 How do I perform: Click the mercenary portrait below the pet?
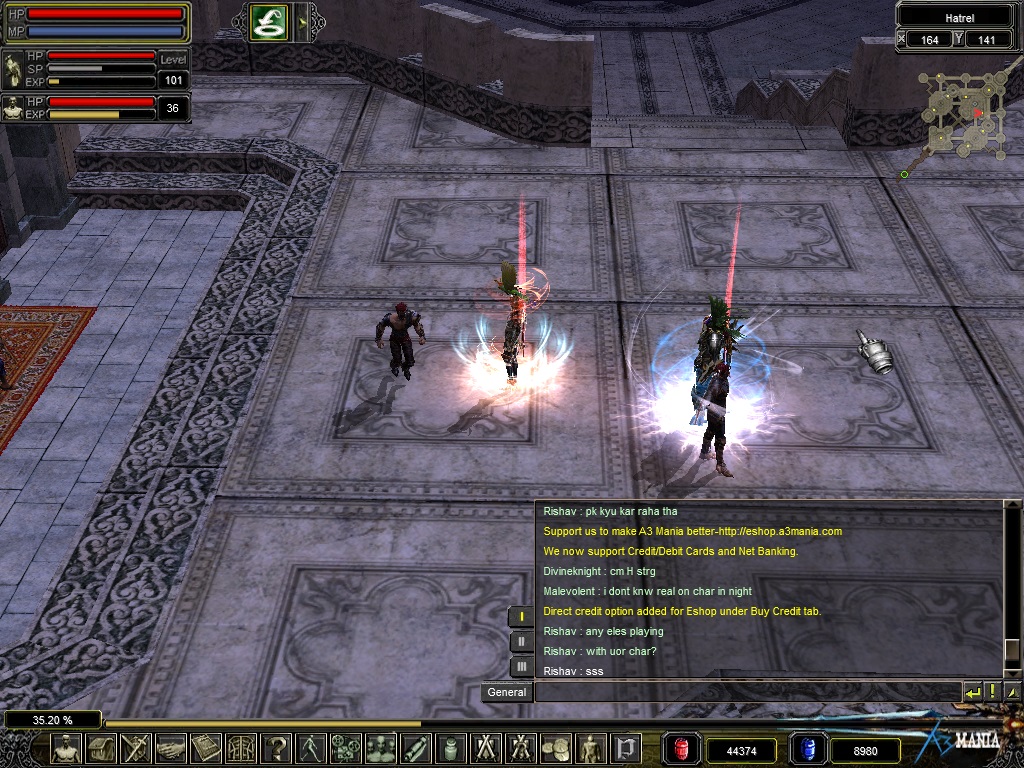pyautogui.click(x=13, y=108)
